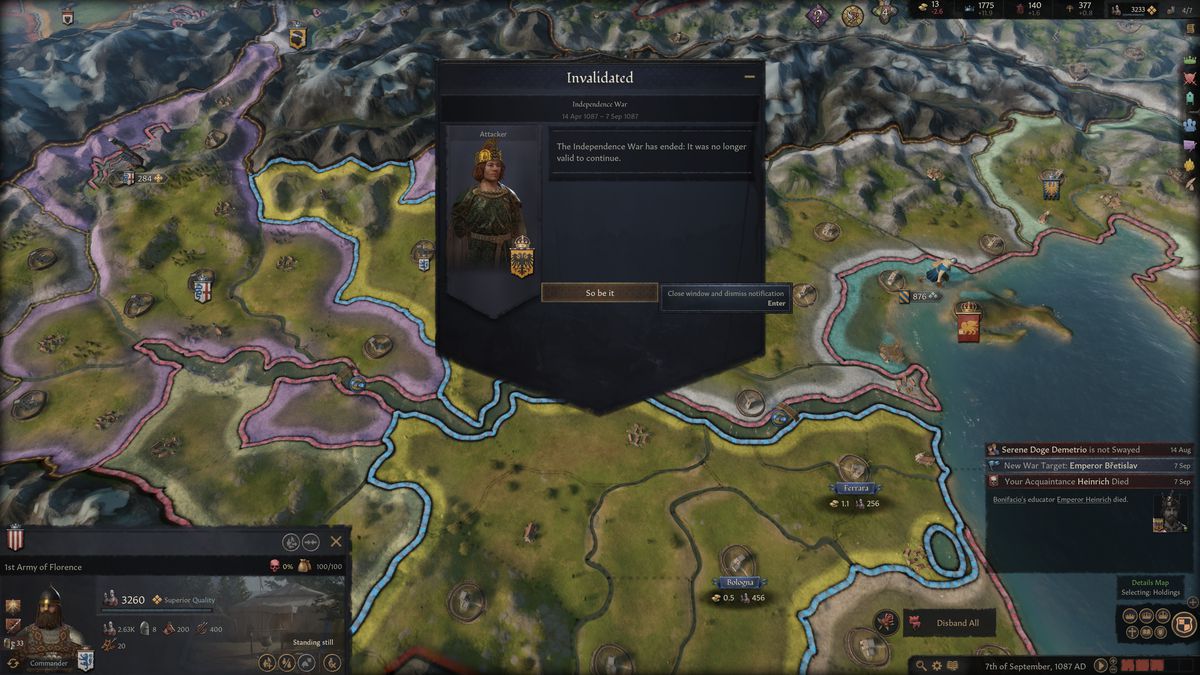Open the encyclopedia book icon
The height and width of the screenshot is (675, 1200).
tap(952, 665)
